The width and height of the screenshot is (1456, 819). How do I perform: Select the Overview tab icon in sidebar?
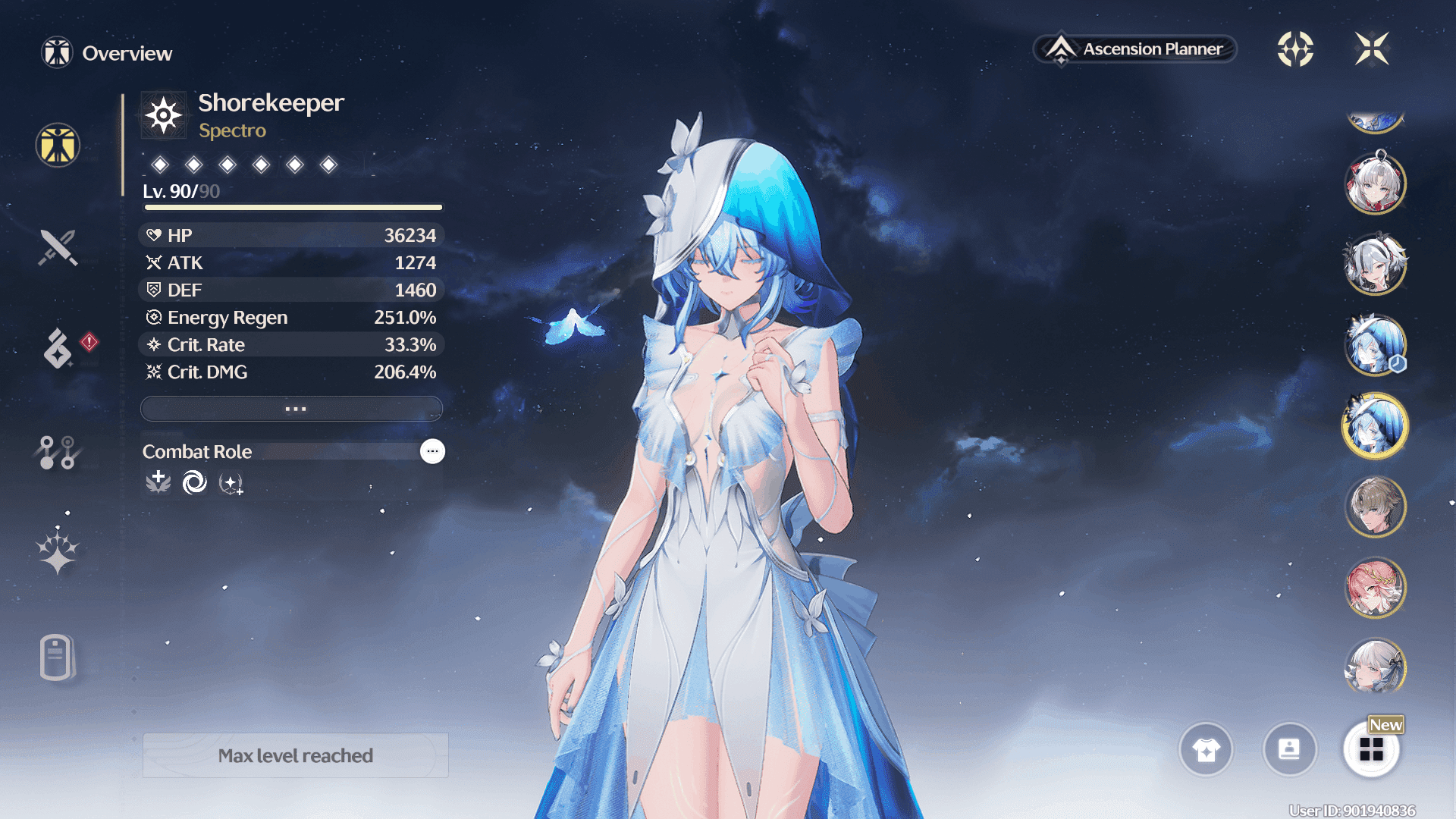click(58, 145)
